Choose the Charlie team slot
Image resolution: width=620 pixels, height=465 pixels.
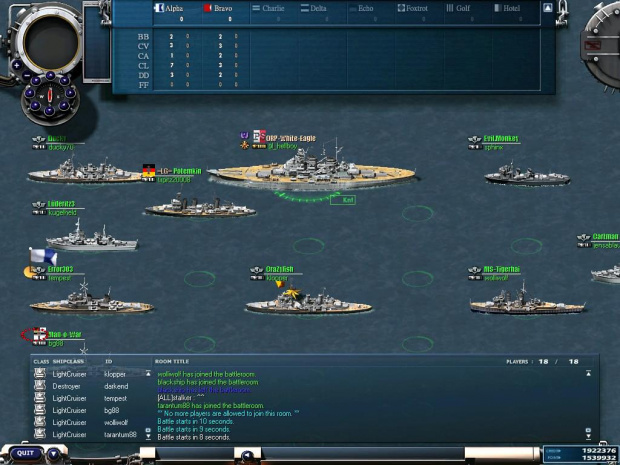pyautogui.click(x=269, y=8)
